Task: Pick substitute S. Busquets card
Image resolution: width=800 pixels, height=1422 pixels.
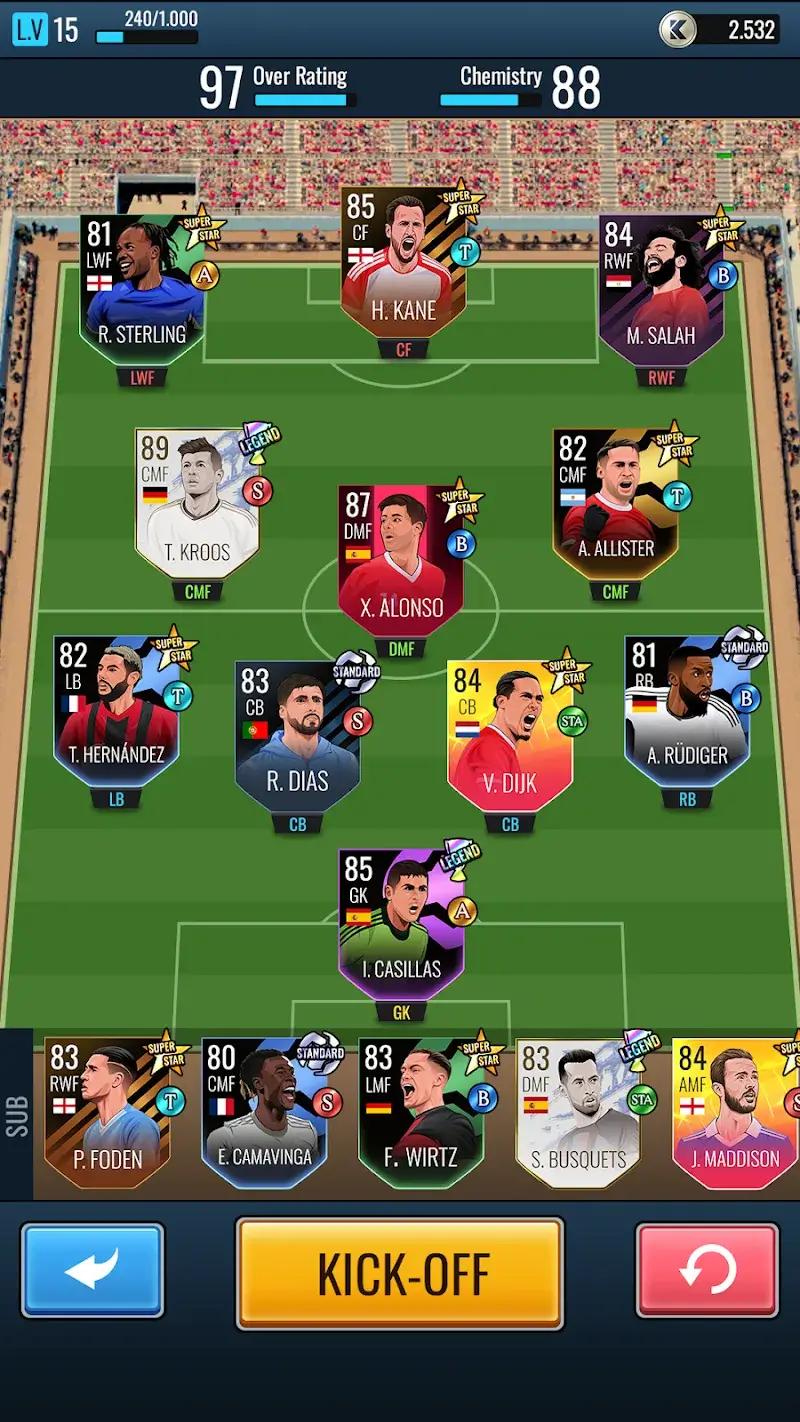Action: tap(577, 1112)
